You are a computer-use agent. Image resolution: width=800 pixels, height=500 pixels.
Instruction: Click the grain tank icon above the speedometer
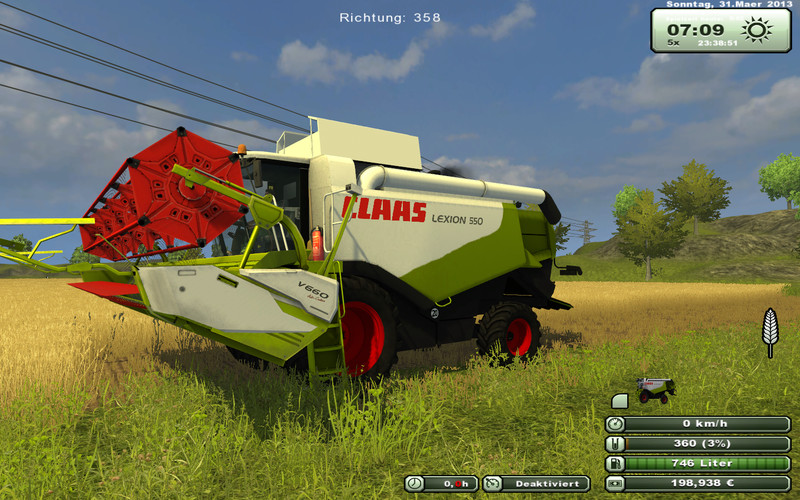[x=620, y=401]
